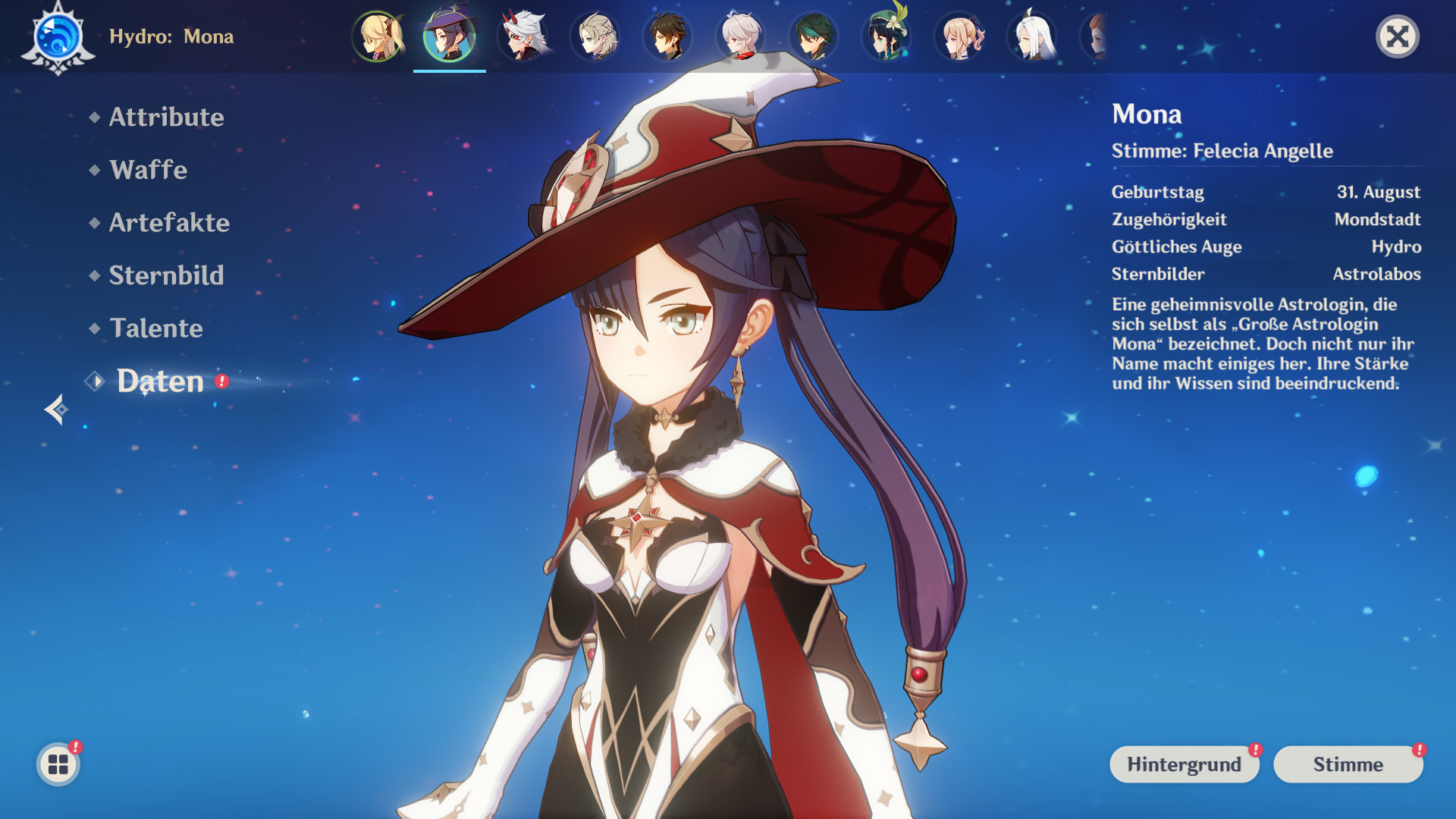Select the Xiao character portrait

click(x=812, y=36)
